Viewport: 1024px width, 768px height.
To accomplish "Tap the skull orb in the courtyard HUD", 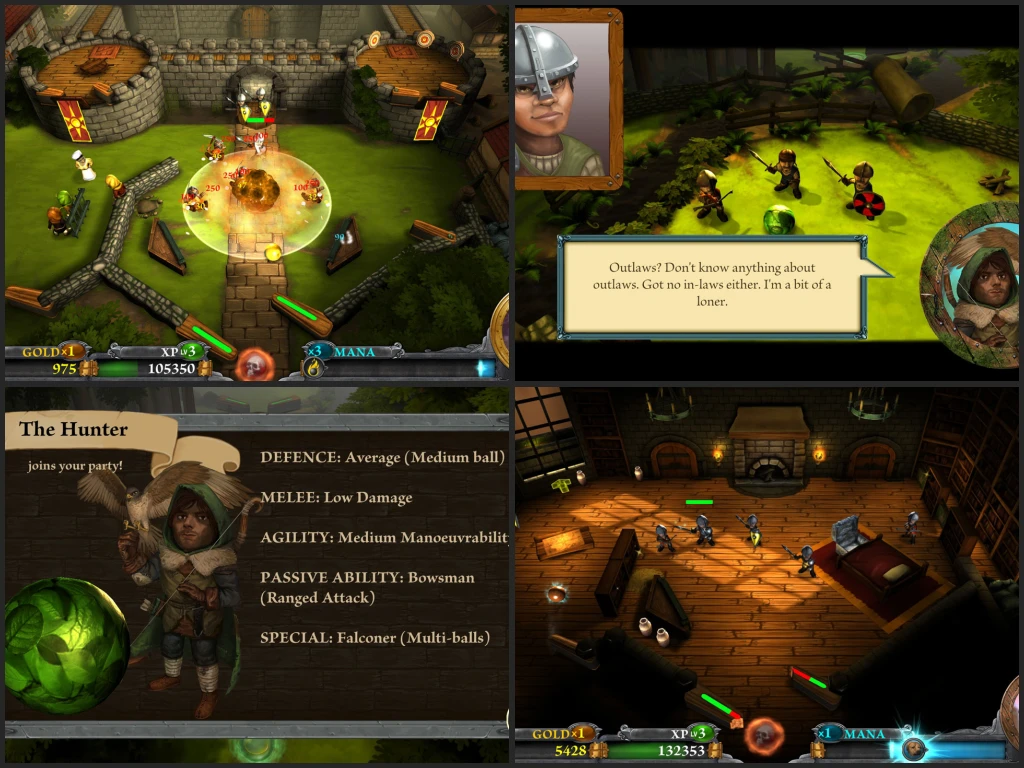I will 253,363.
